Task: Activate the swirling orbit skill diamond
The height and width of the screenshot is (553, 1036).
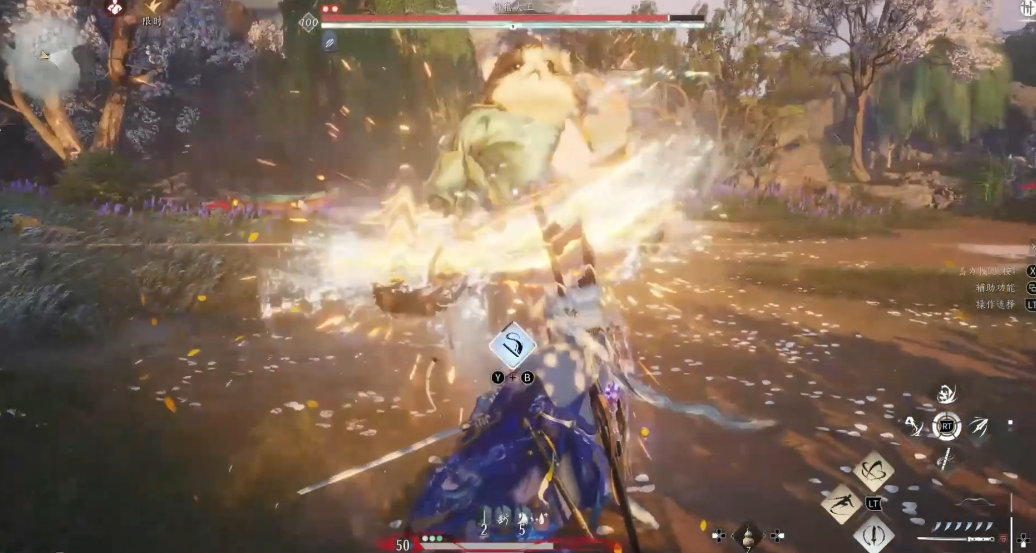Action: point(873,470)
